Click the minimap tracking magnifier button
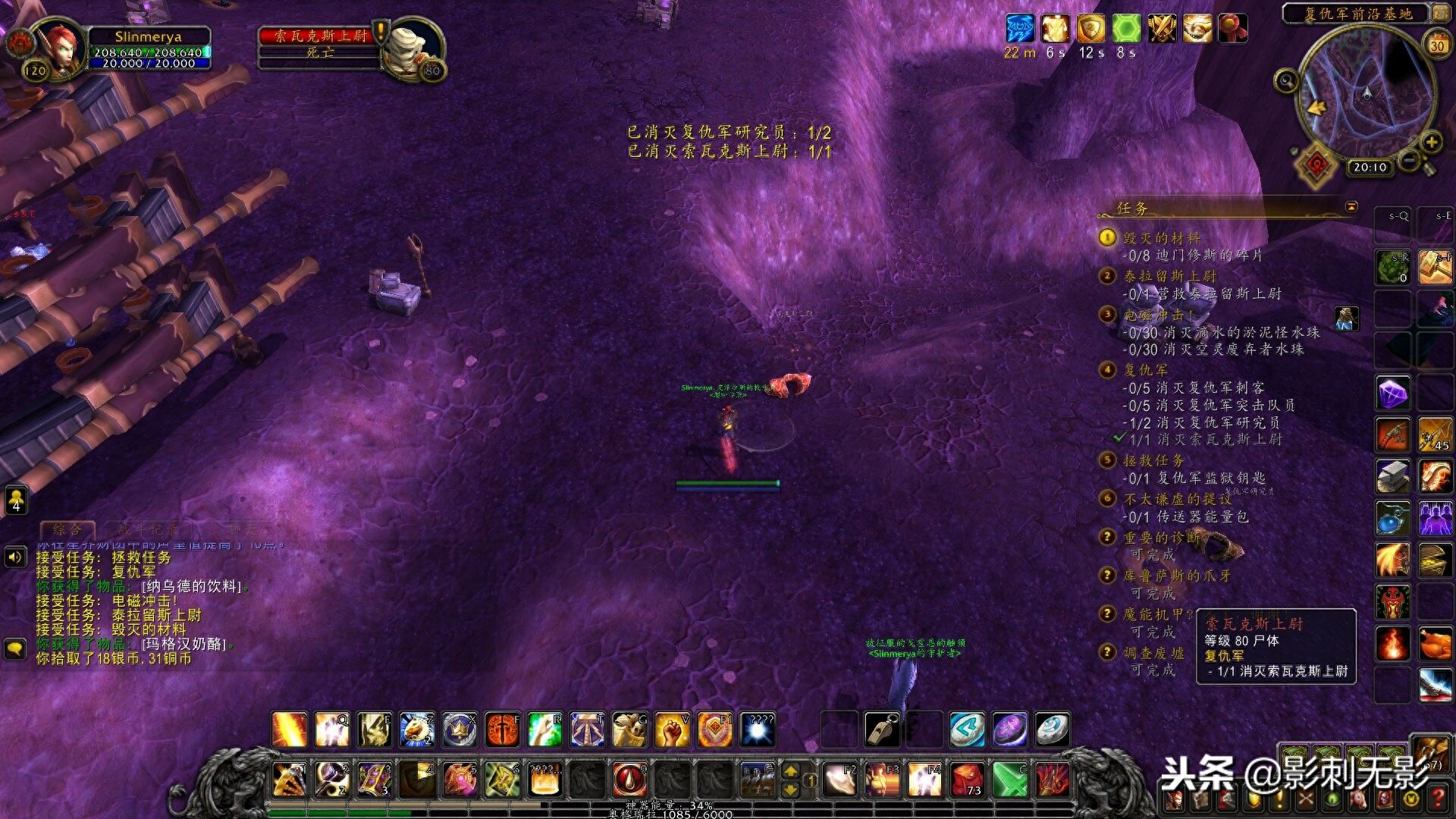This screenshot has width=1456, height=819. 1286,80
